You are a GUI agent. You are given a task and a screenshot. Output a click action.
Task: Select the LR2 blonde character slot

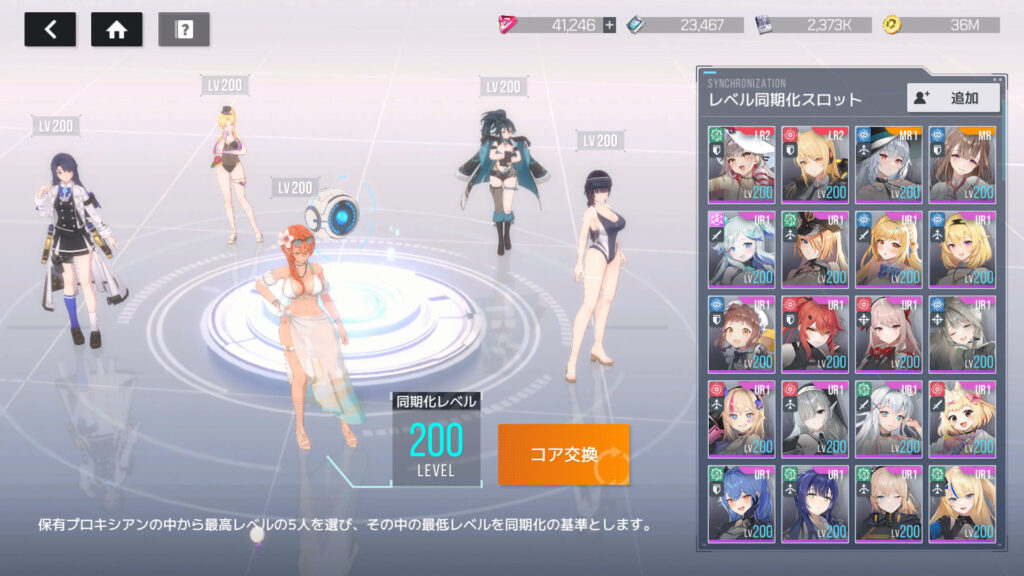[814, 165]
